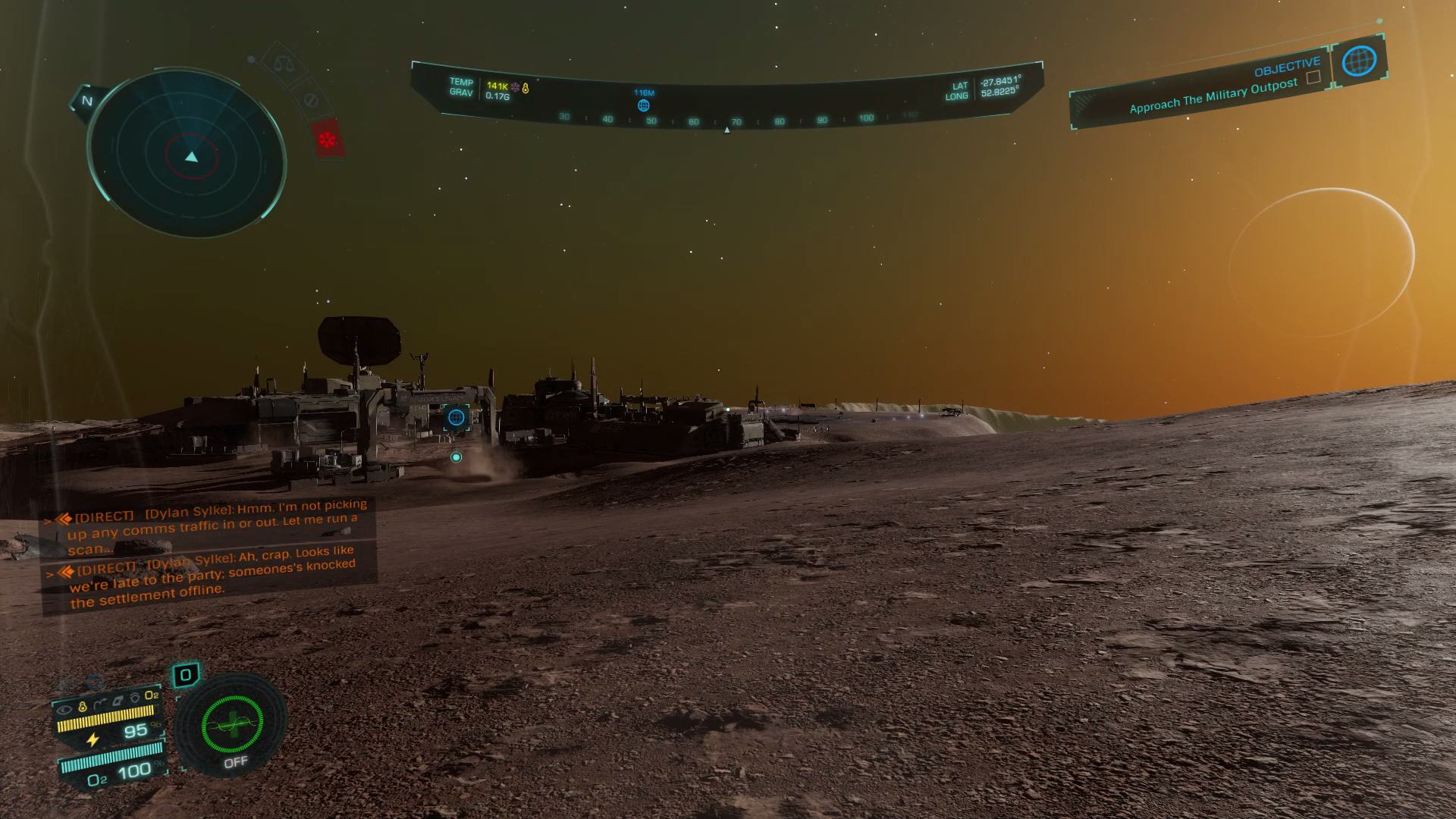Select the prohibited circle-slash status icon
The image size is (1456, 819).
(x=309, y=100)
